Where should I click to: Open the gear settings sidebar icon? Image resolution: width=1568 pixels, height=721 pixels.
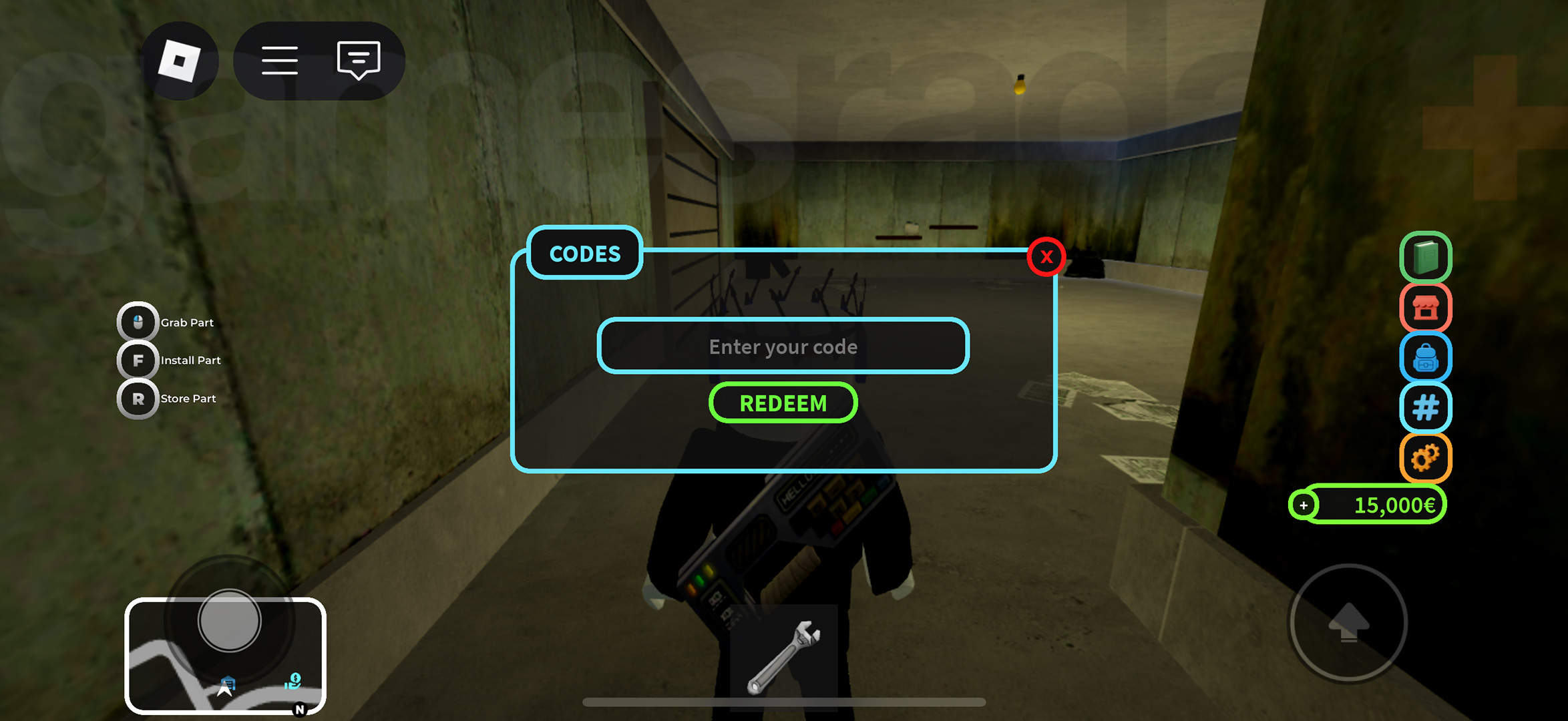pyautogui.click(x=1424, y=459)
